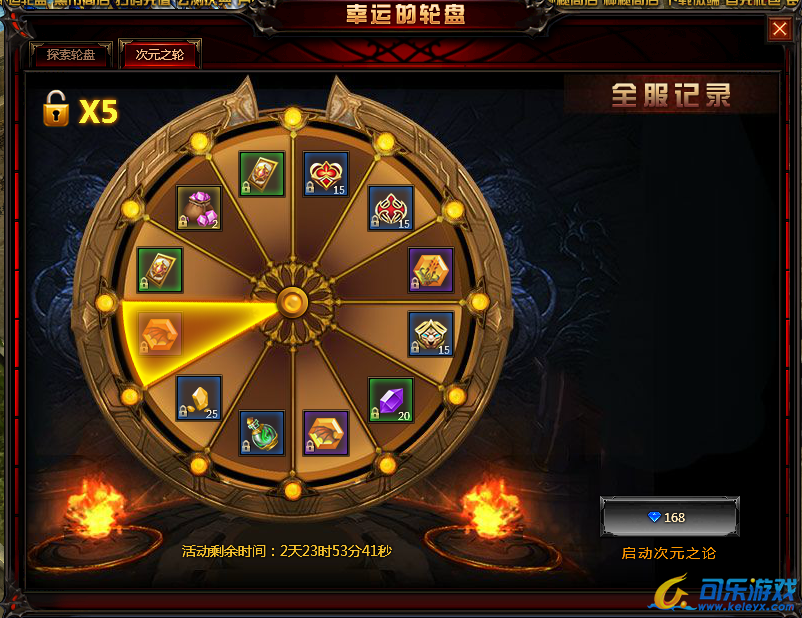
Task: Close the lucky wheel window
Action: pyautogui.click(x=779, y=30)
